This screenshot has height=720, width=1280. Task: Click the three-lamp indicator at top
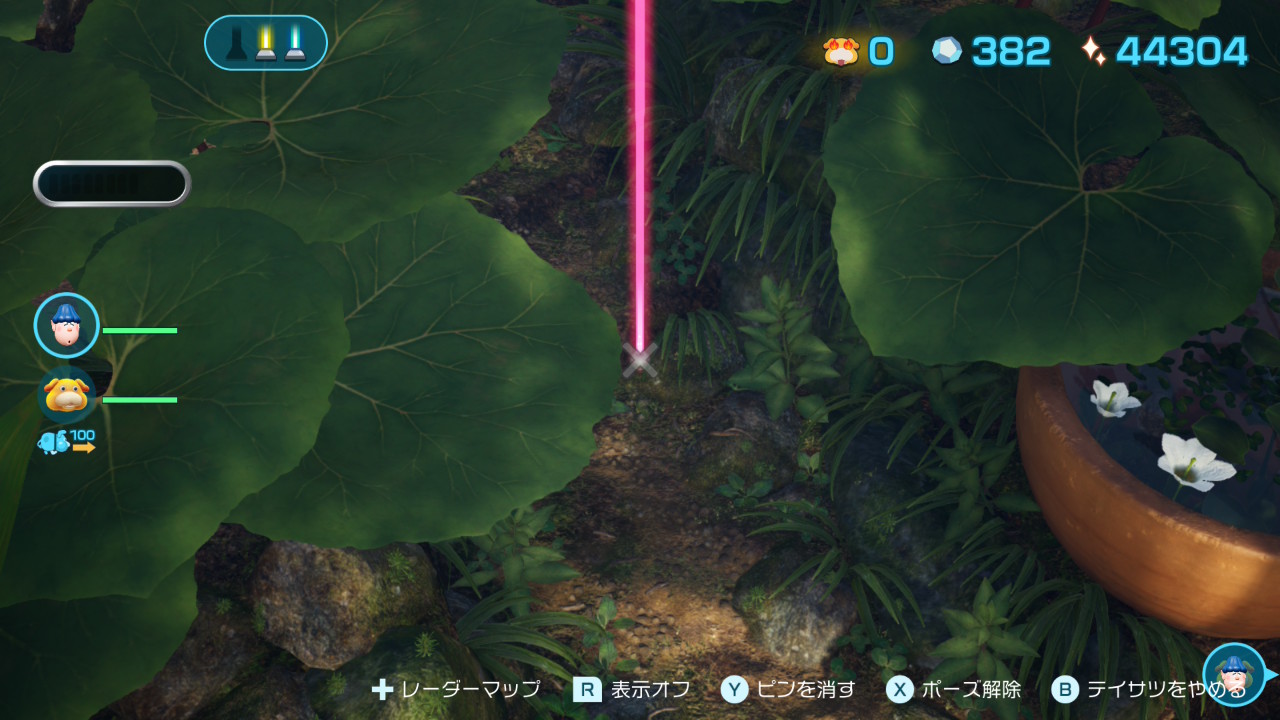pos(266,43)
